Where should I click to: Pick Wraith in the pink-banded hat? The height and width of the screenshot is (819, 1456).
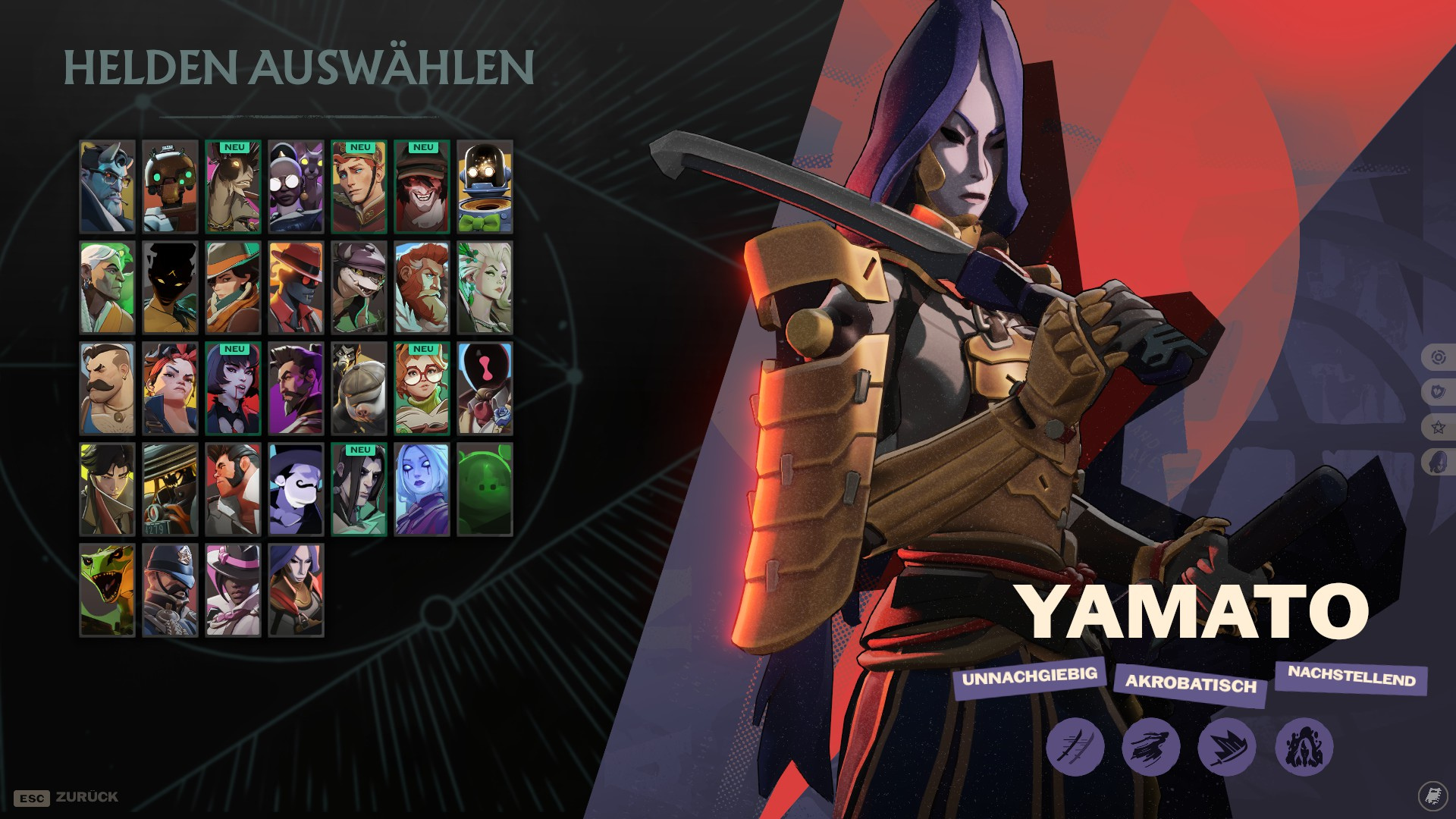tap(233, 590)
